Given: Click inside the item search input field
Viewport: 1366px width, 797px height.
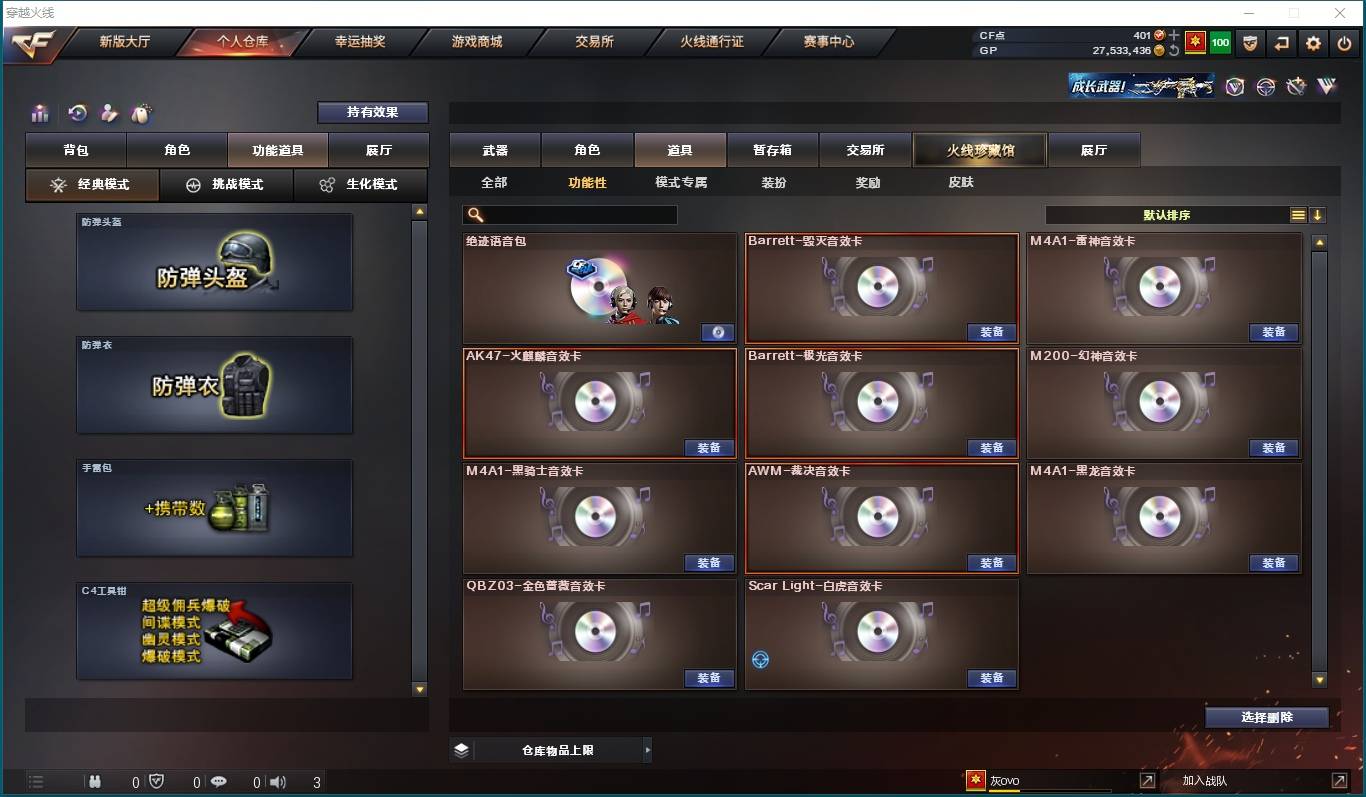Looking at the screenshot, I should pos(570,214).
